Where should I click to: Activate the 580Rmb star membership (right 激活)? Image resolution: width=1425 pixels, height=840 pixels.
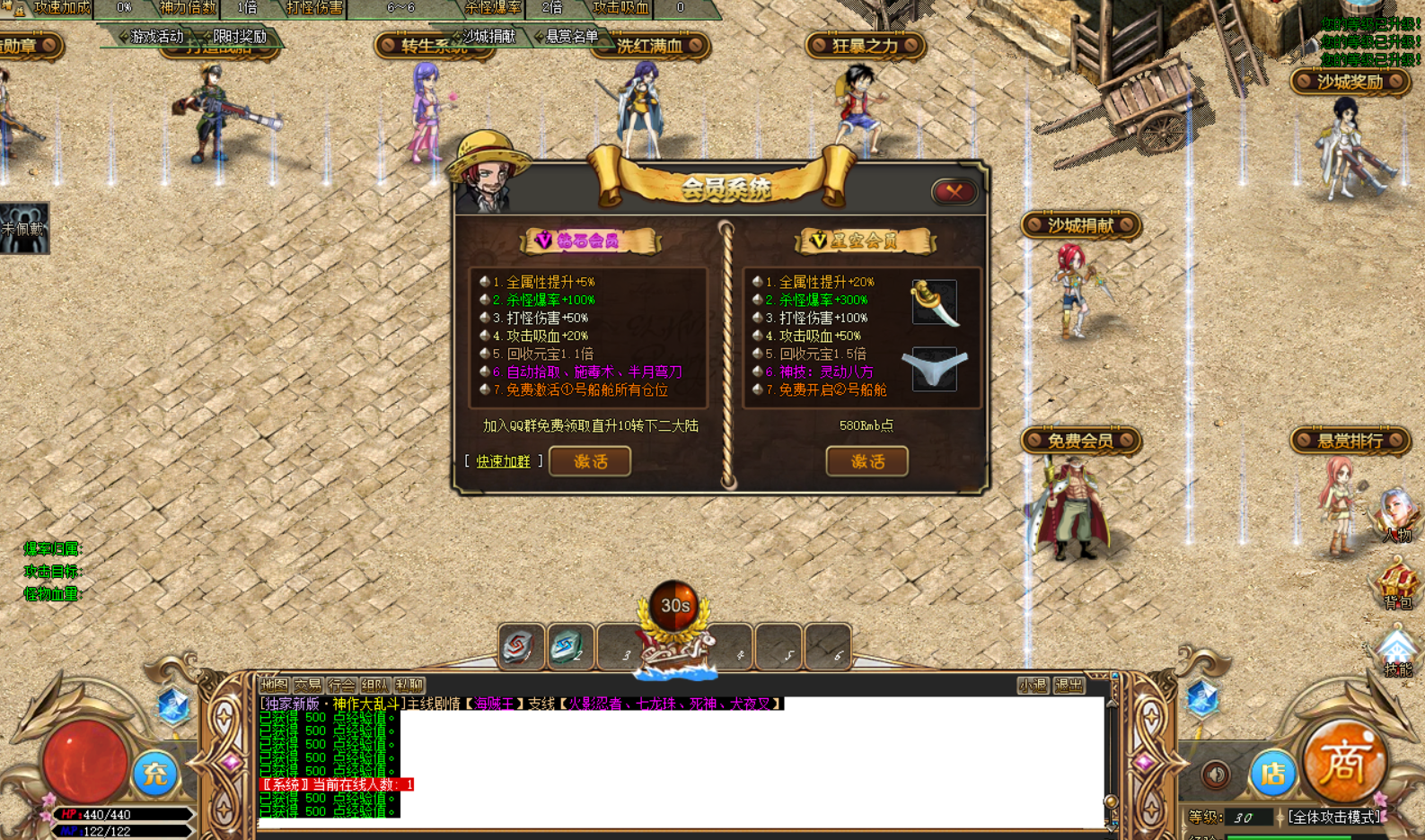[866, 461]
